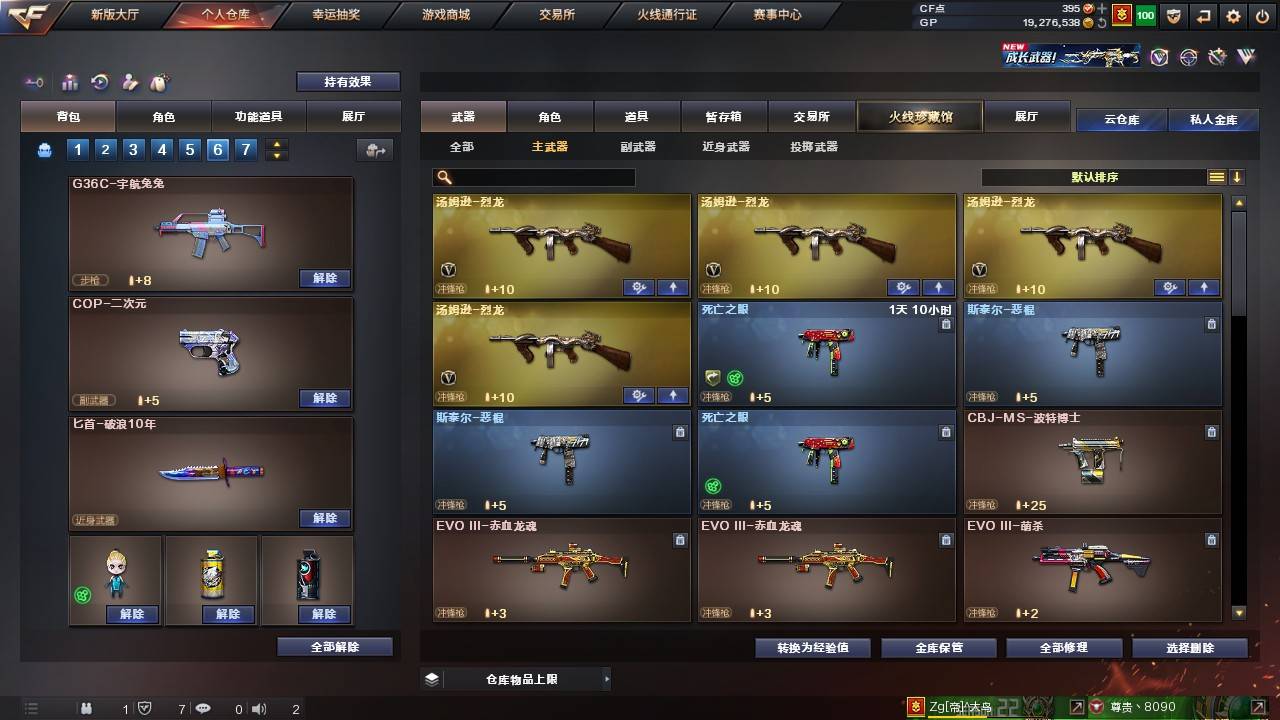Select the key unlock icon above the backpack panel
The width and height of the screenshot is (1280, 720).
click(x=34, y=83)
